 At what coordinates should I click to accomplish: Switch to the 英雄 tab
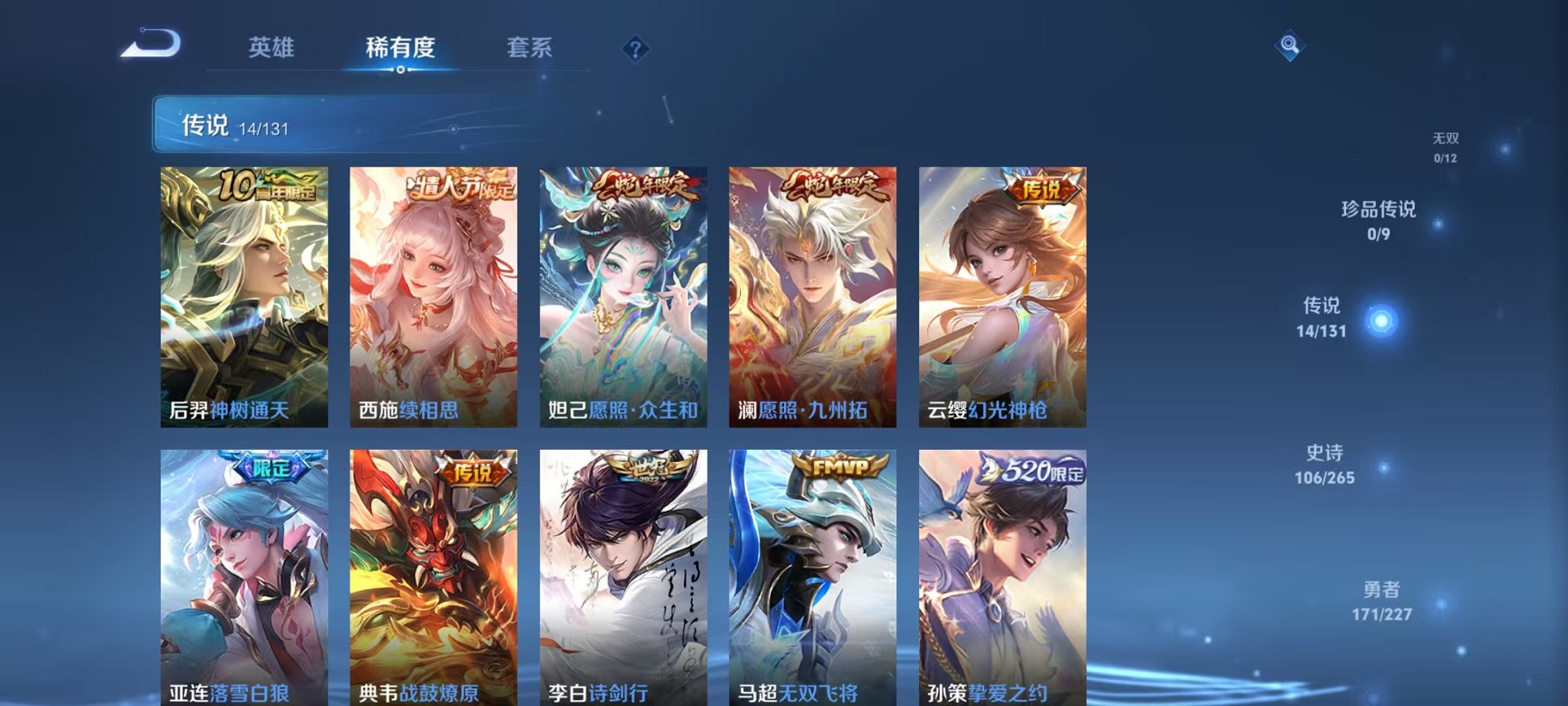point(270,48)
